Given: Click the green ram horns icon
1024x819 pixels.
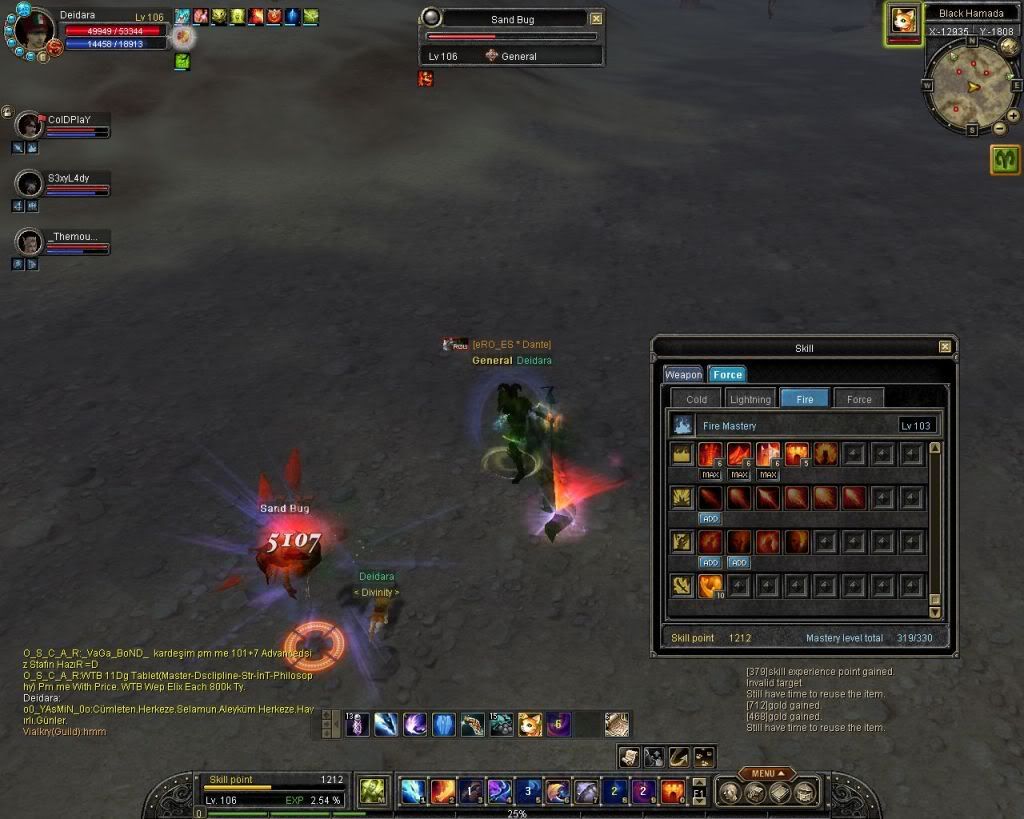Looking at the screenshot, I should pyautogui.click(x=1005, y=159).
